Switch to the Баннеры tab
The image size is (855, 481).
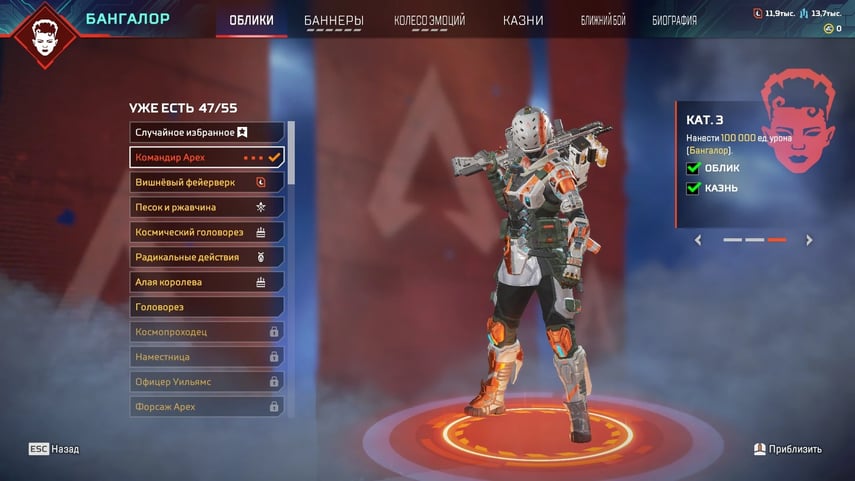334,20
